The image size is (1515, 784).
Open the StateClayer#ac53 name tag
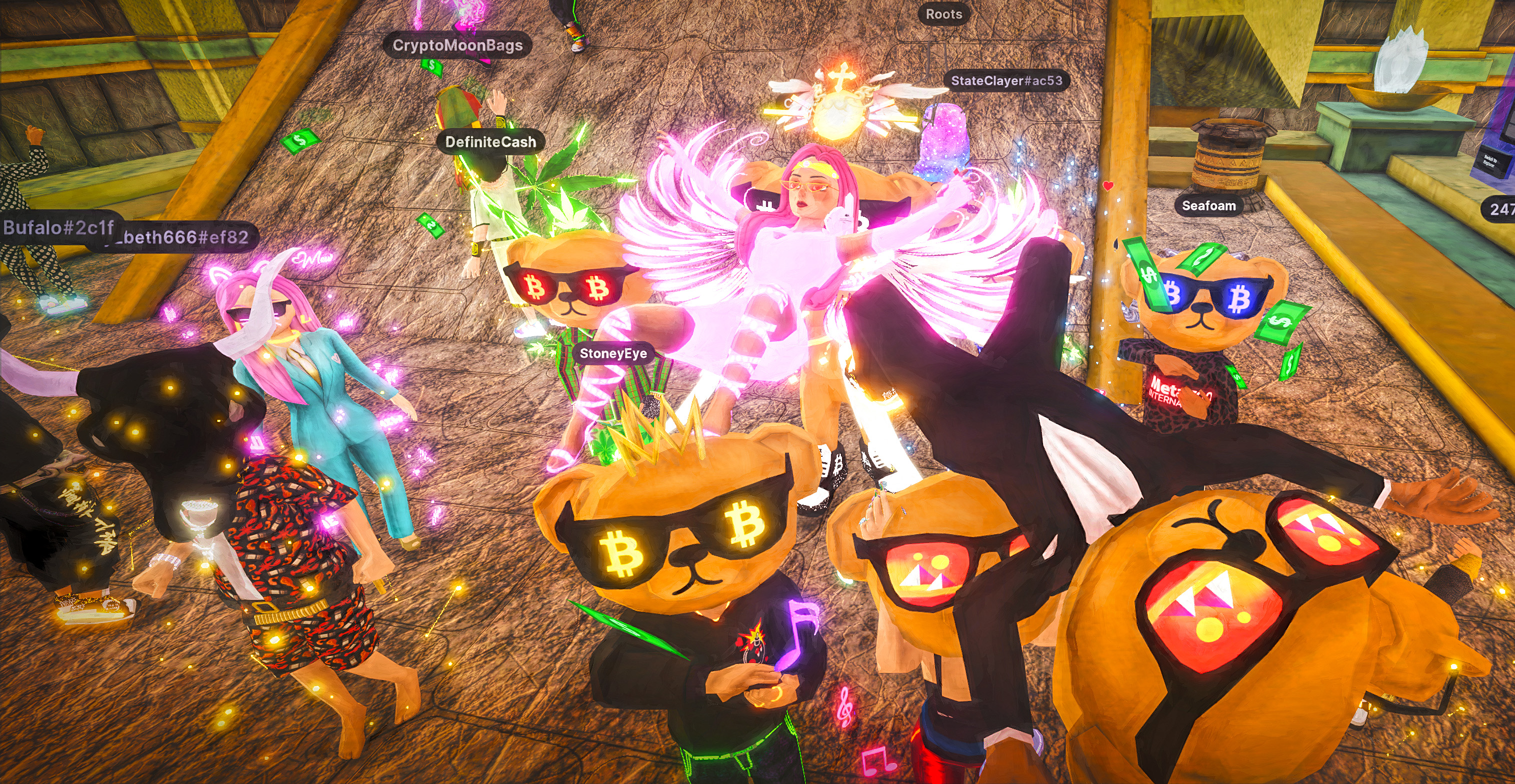[1006, 80]
